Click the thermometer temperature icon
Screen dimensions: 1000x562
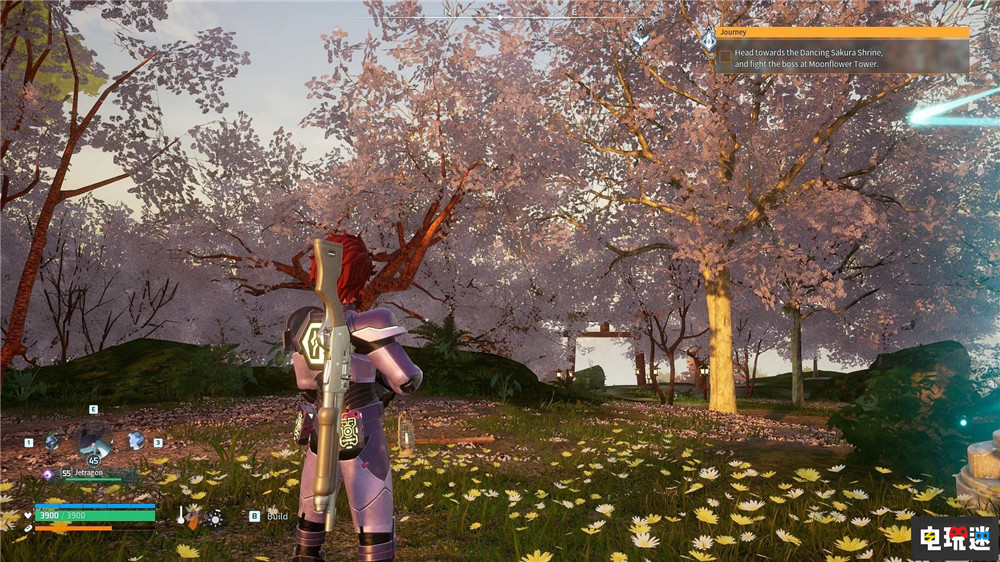click(182, 515)
